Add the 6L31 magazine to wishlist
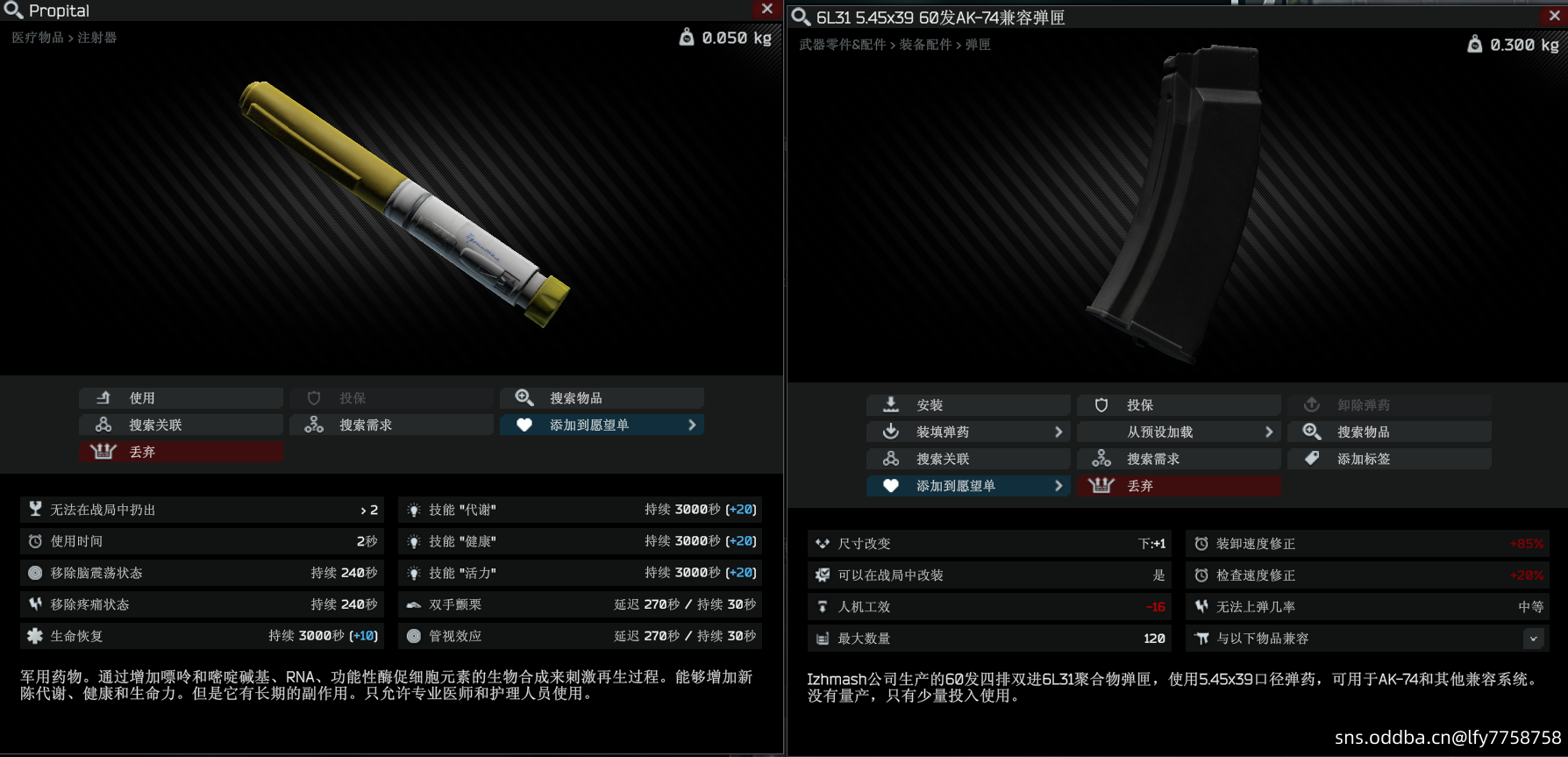The image size is (1568, 757). click(968, 486)
